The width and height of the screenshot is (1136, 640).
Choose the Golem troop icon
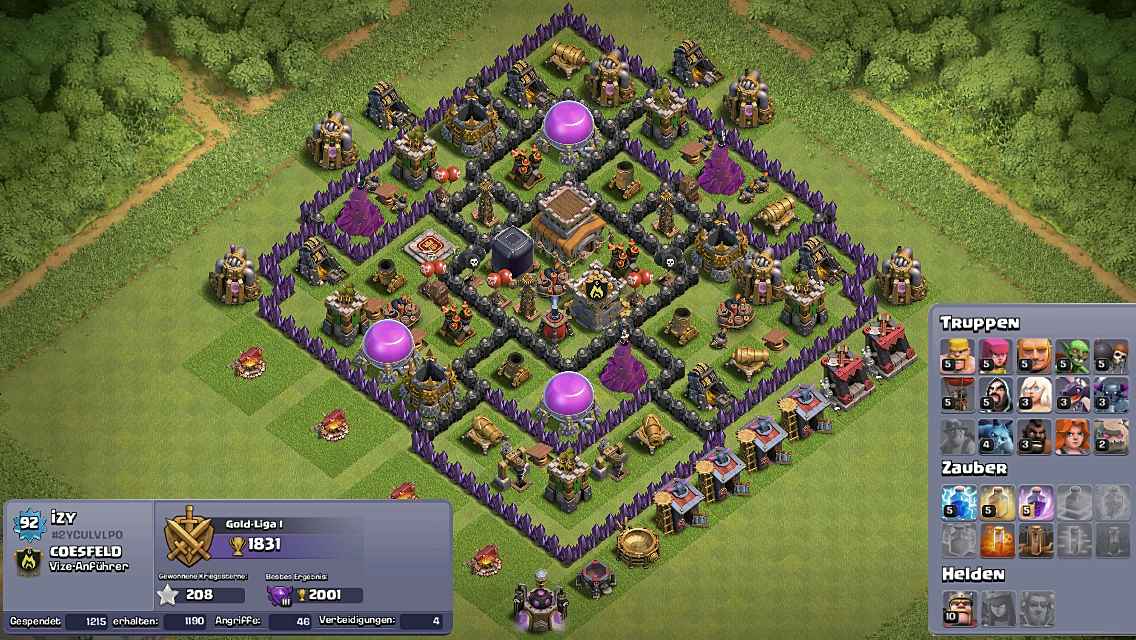point(1110,436)
